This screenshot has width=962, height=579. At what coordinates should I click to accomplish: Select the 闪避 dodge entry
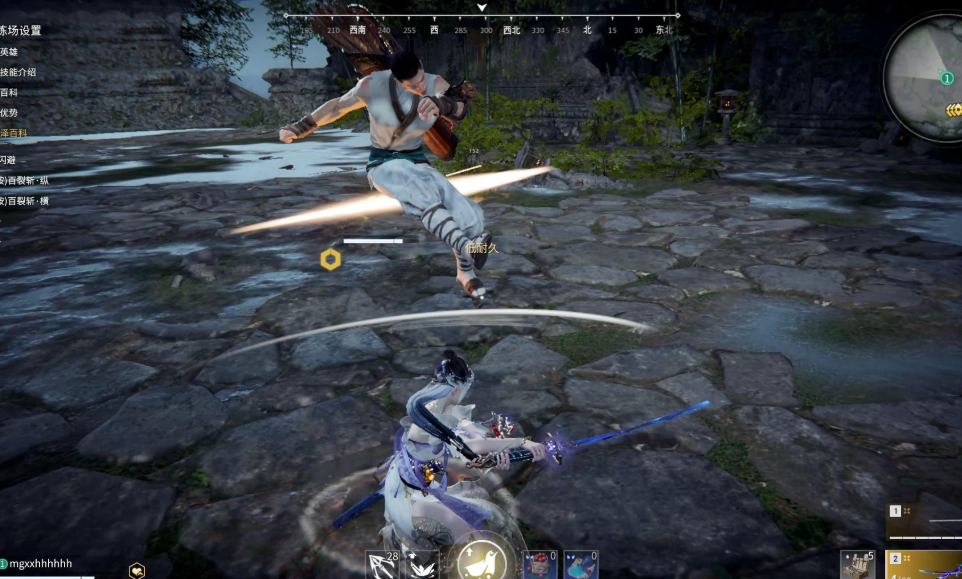point(8,160)
